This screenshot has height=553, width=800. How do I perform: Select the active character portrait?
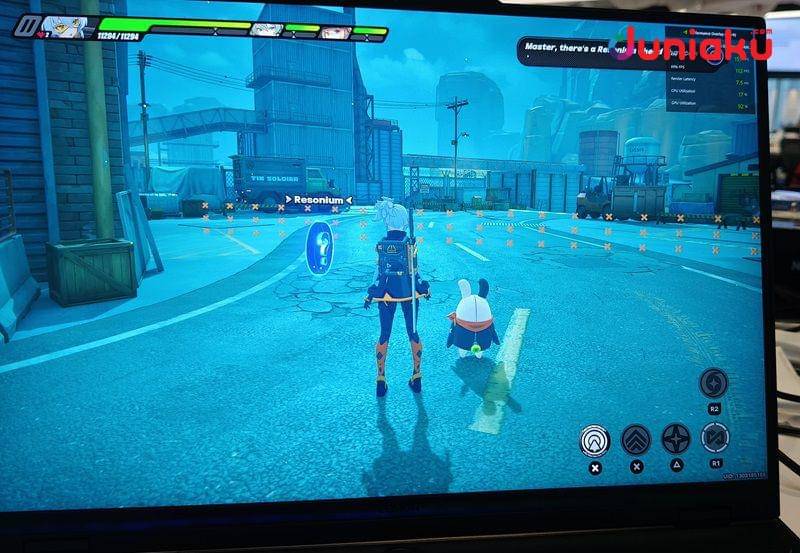click(x=65, y=26)
